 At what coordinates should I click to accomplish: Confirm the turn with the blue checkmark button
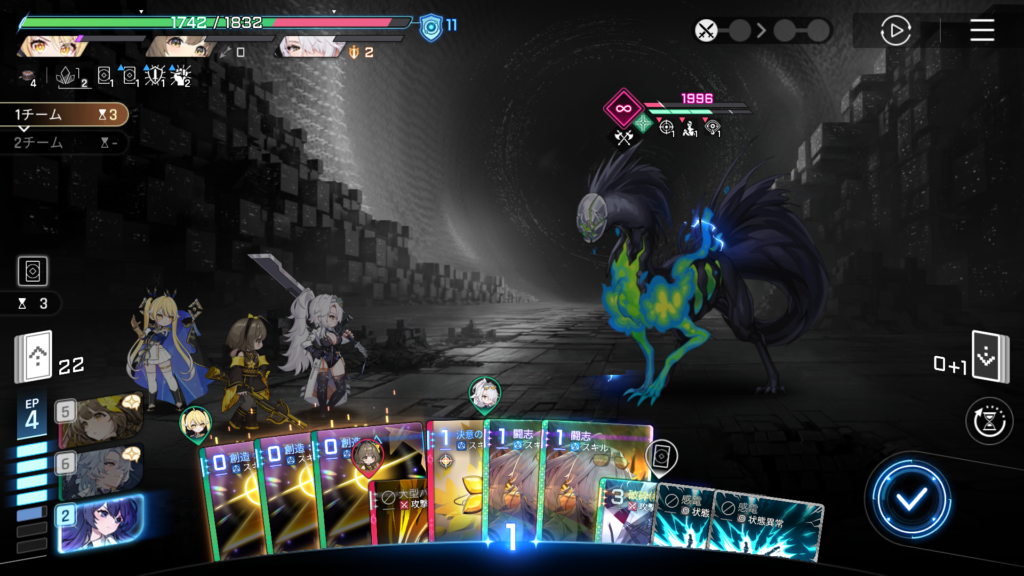tap(908, 499)
